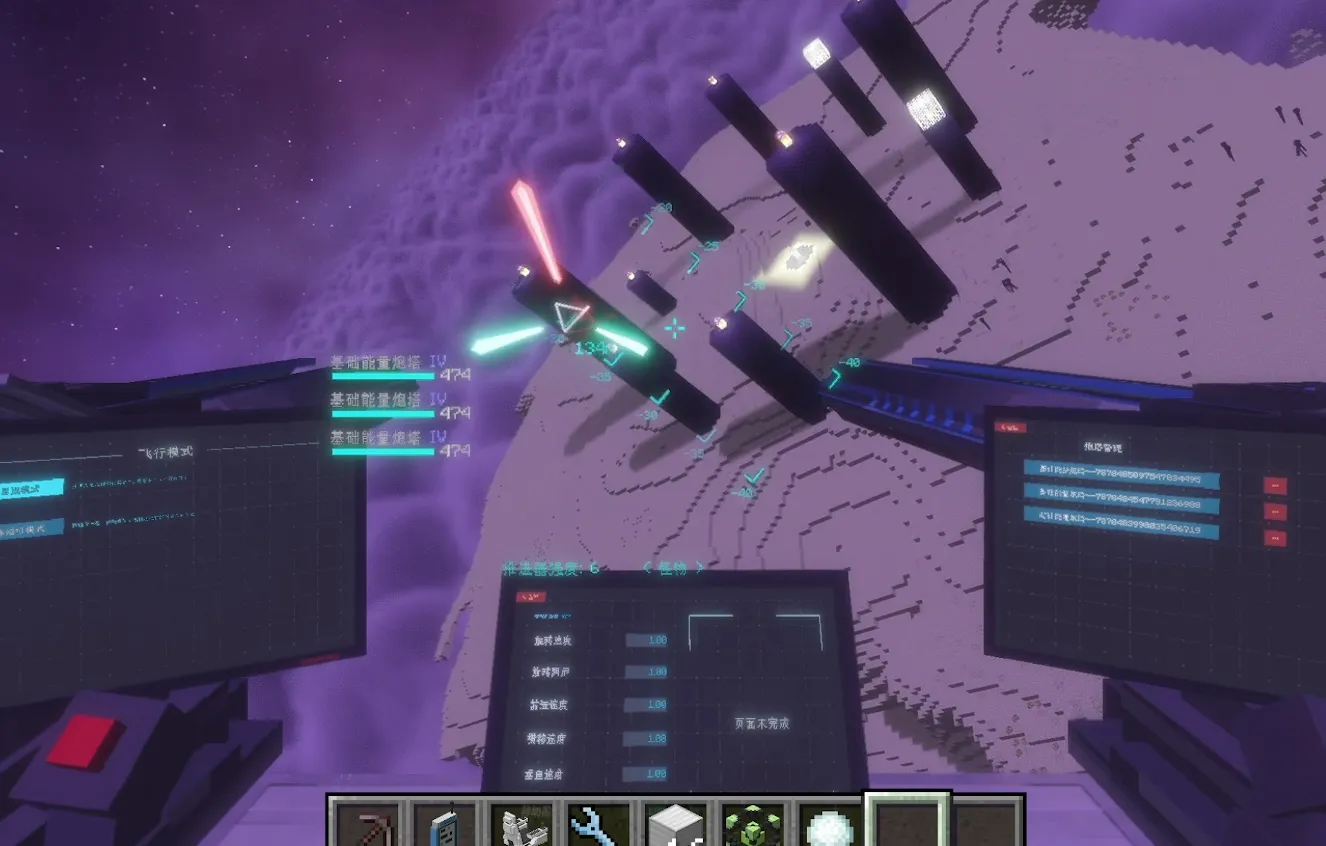The image size is (1326, 846).
Task: Click the red back chevron on the center settings panel
Action: pos(530,597)
